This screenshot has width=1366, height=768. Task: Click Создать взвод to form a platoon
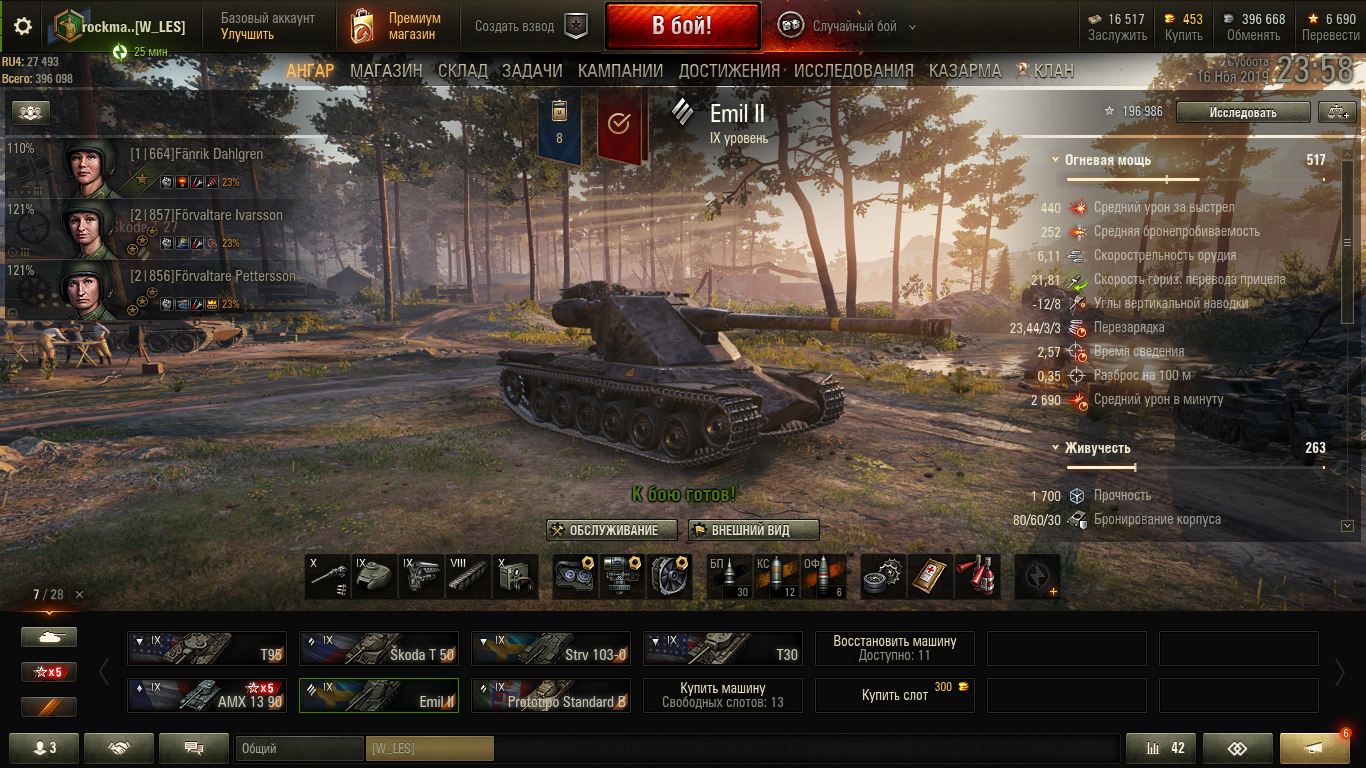[x=530, y=27]
